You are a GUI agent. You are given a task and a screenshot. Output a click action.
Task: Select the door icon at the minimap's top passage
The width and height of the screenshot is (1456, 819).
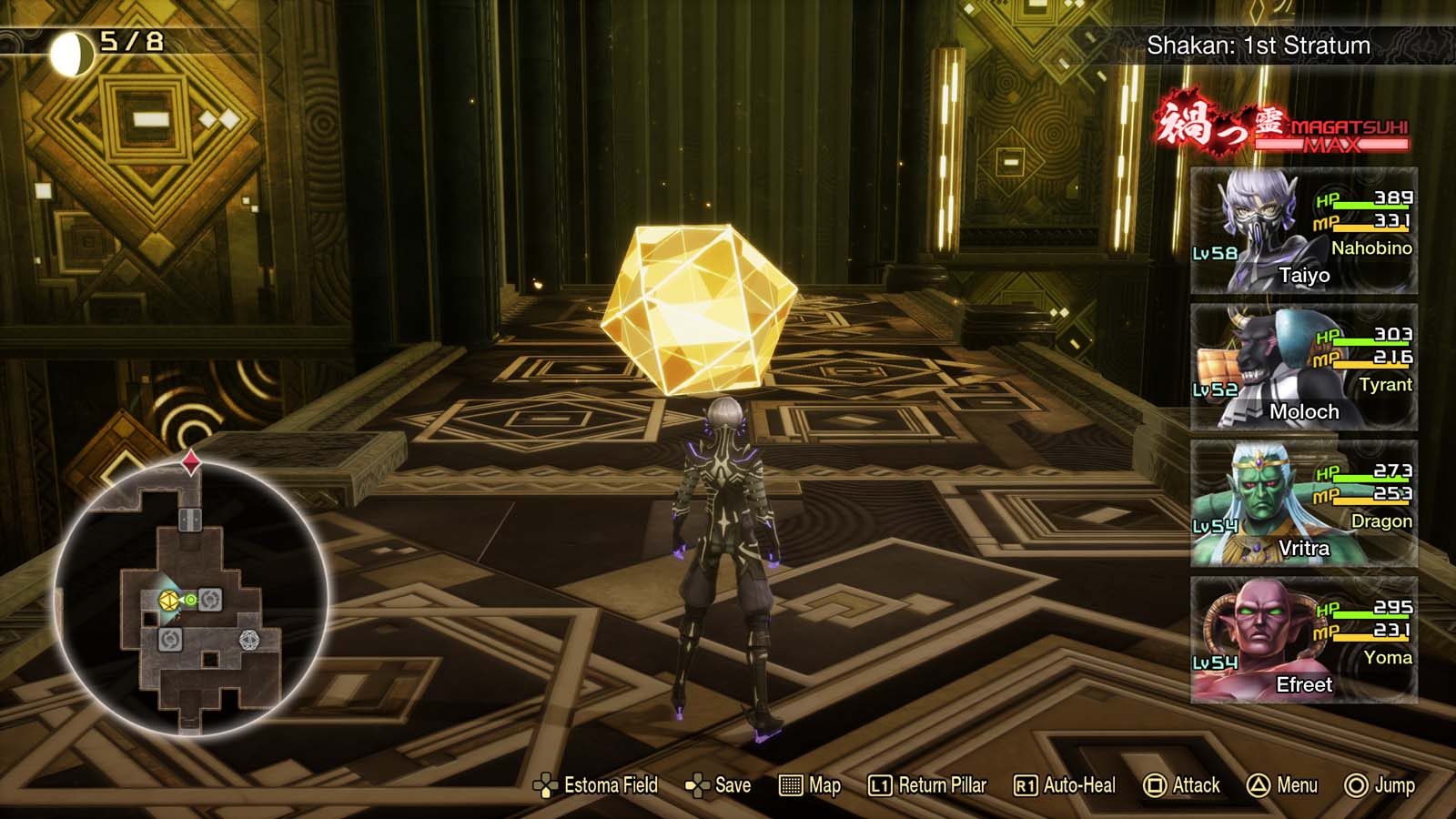click(191, 519)
